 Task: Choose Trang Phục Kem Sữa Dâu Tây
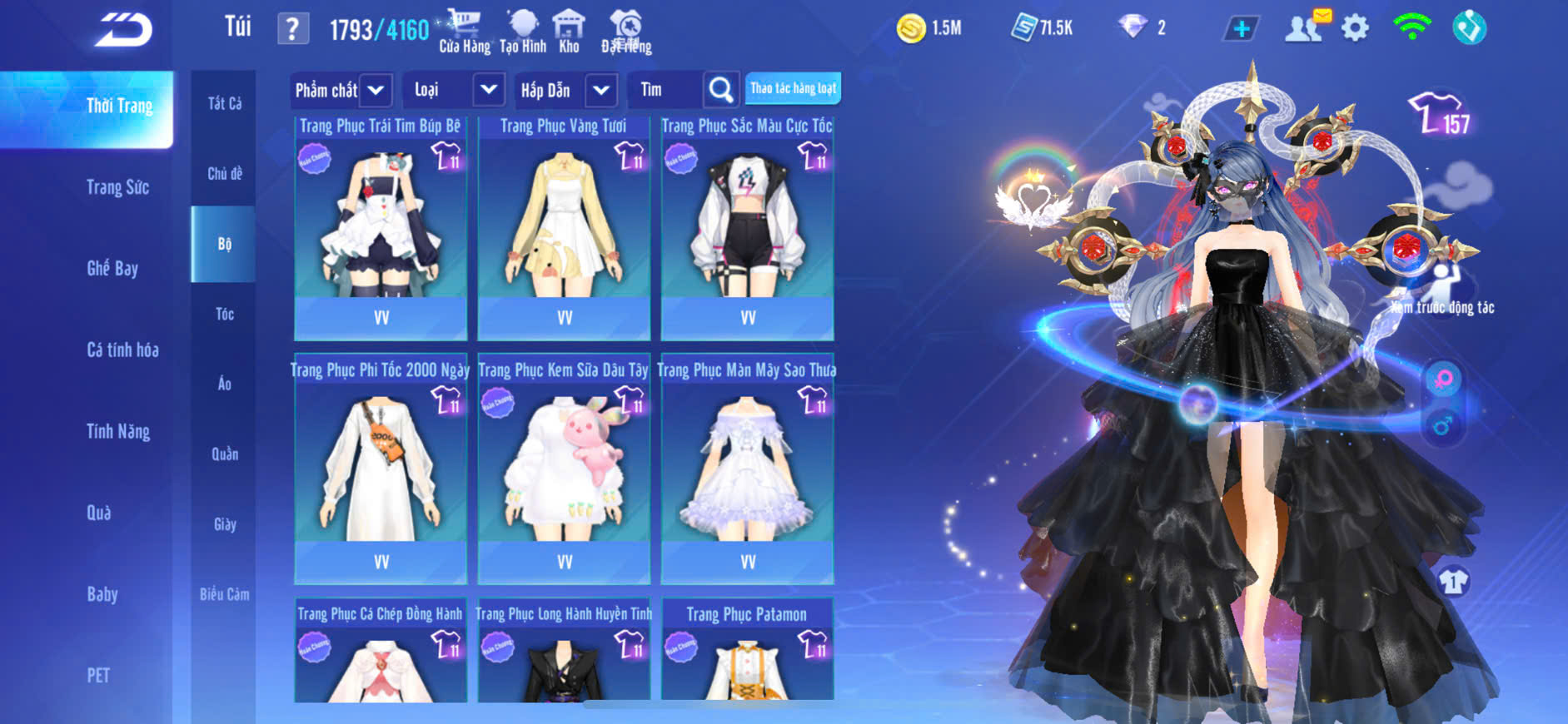pos(564,470)
